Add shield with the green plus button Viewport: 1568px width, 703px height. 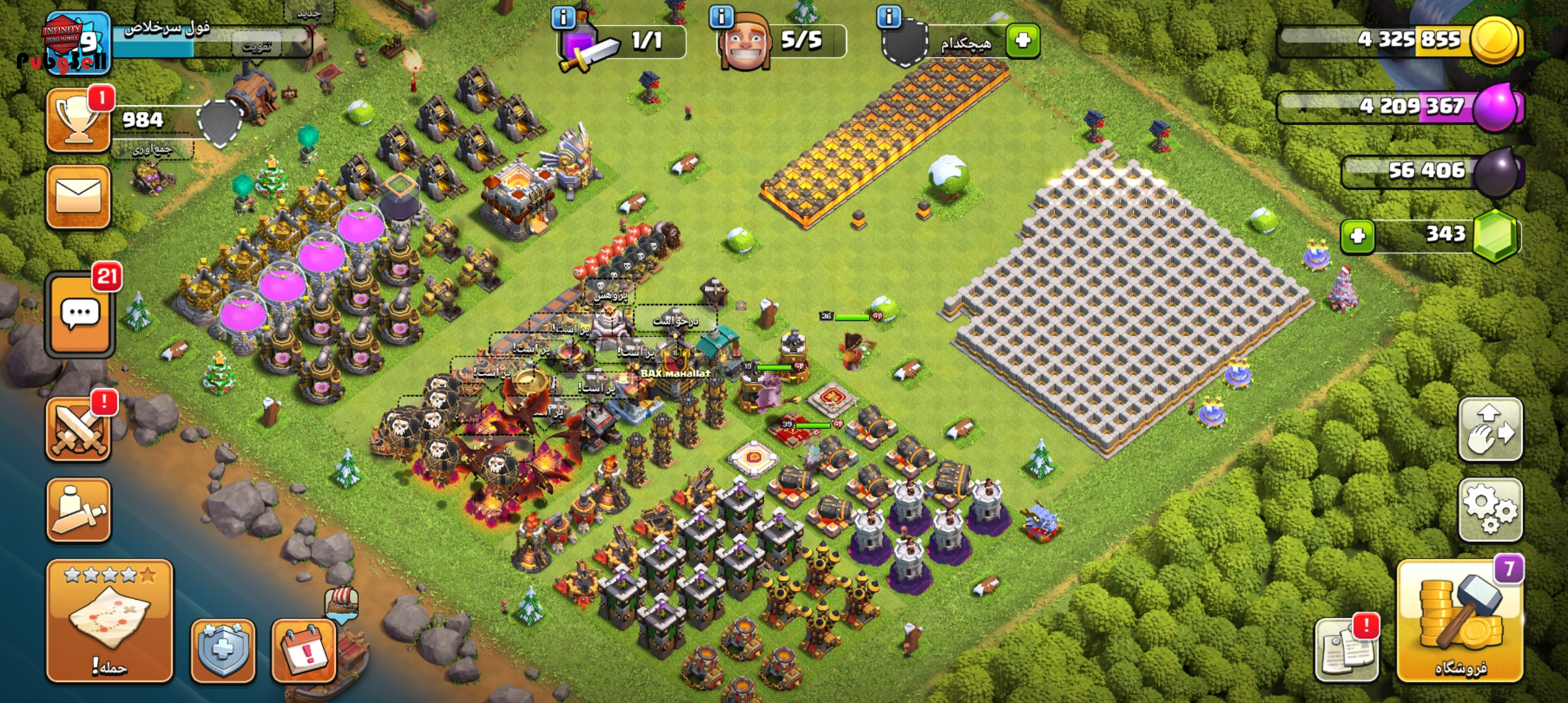[1022, 40]
